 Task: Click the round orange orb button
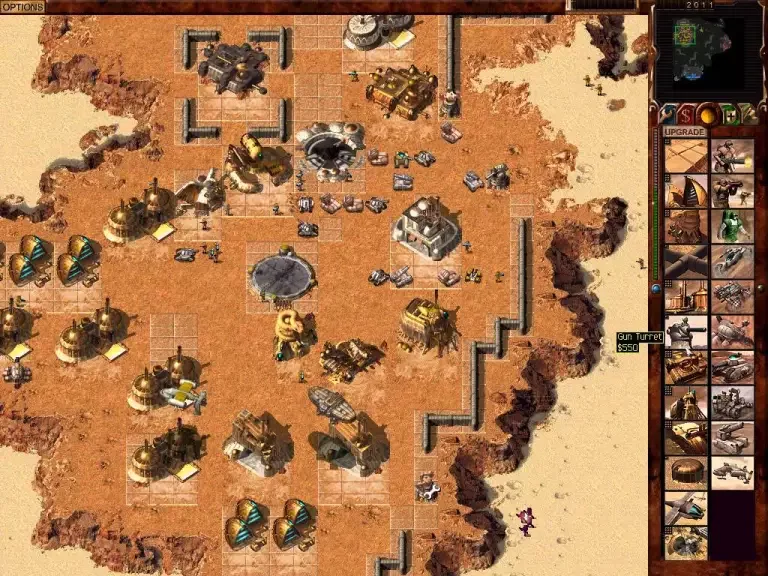710,113
